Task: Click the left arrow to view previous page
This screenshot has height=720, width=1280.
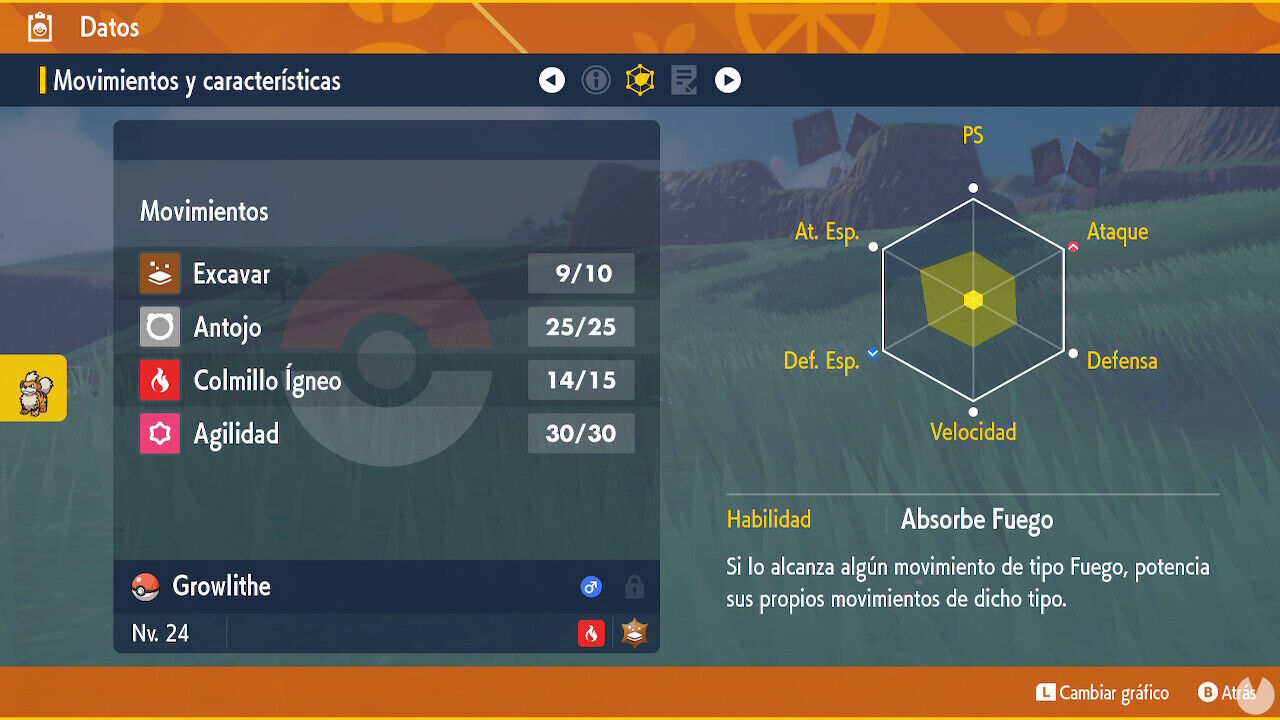Action: click(x=552, y=80)
